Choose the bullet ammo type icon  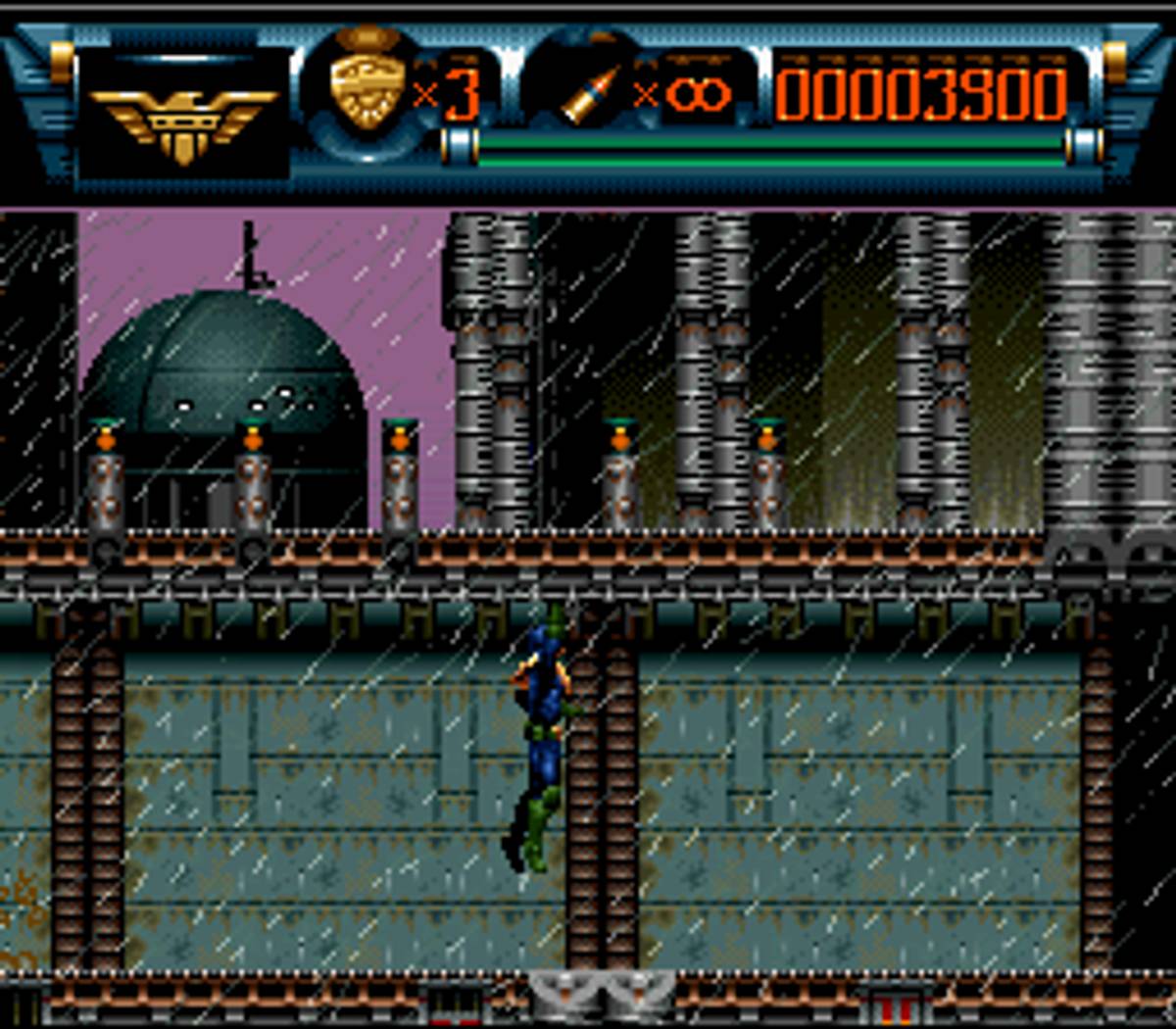click(592, 95)
